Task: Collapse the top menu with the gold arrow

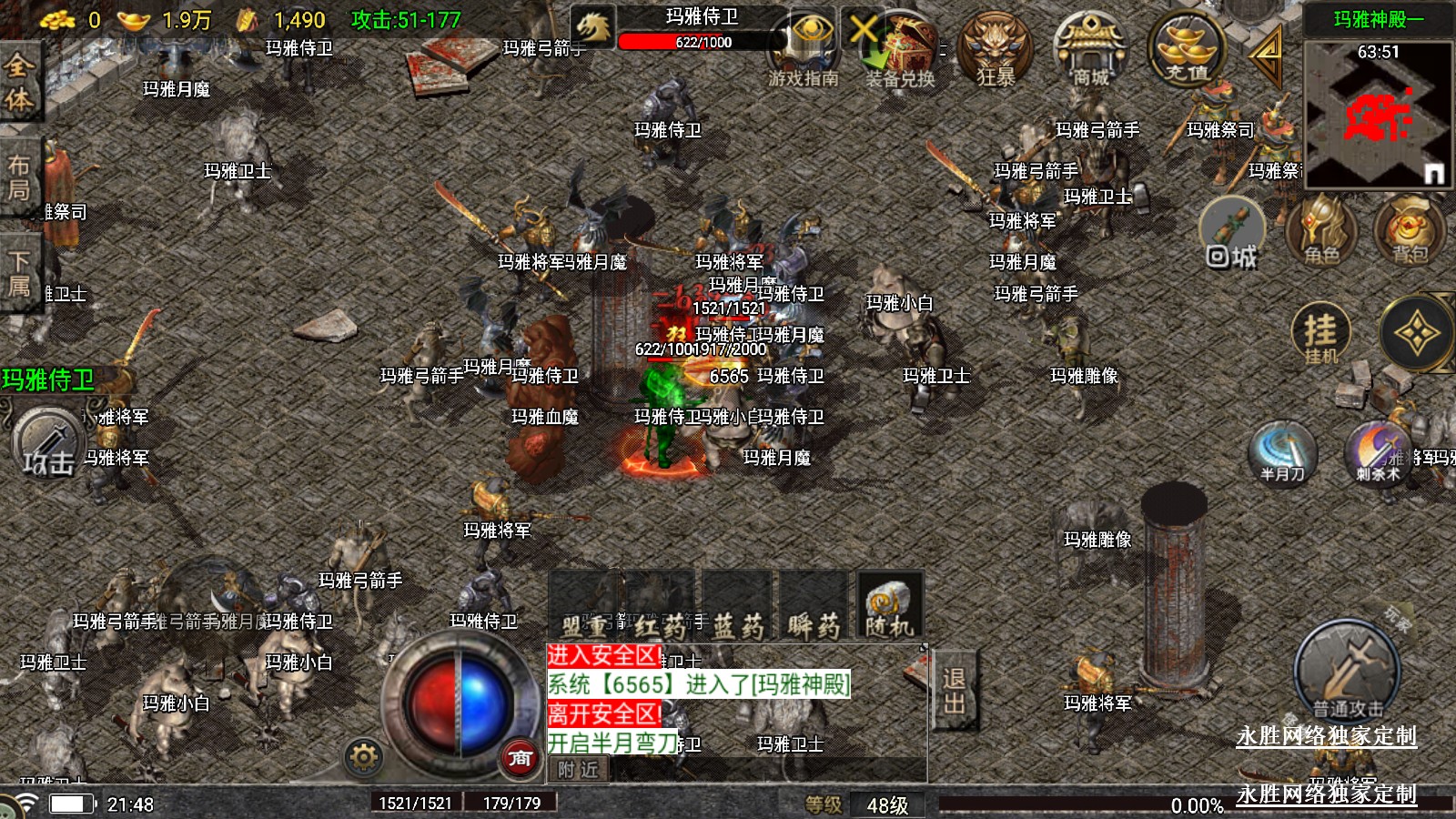Action: click(1266, 55)
